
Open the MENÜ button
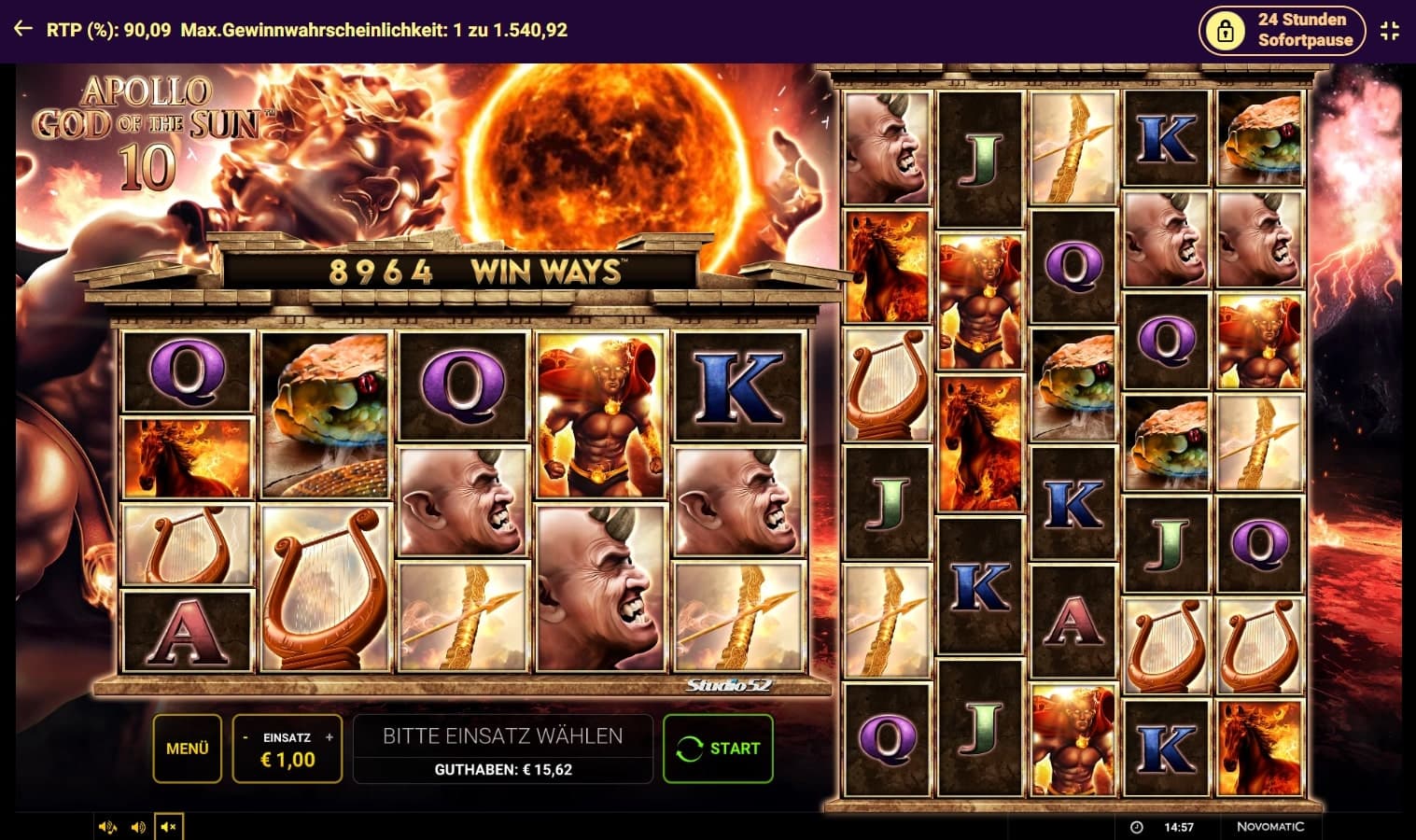point(187,749)
